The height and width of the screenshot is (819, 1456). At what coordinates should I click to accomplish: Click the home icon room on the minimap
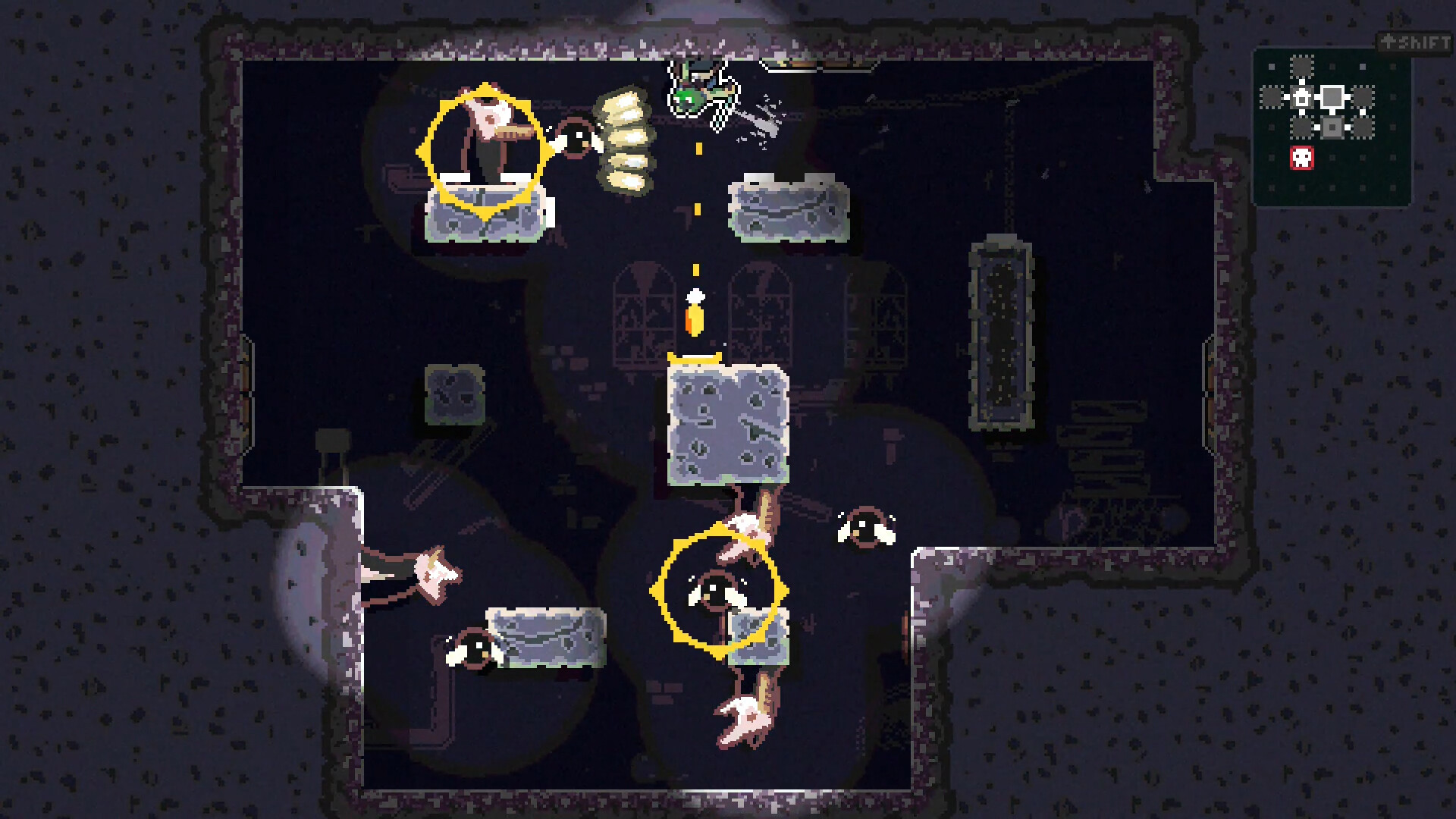click(1302, 97)
